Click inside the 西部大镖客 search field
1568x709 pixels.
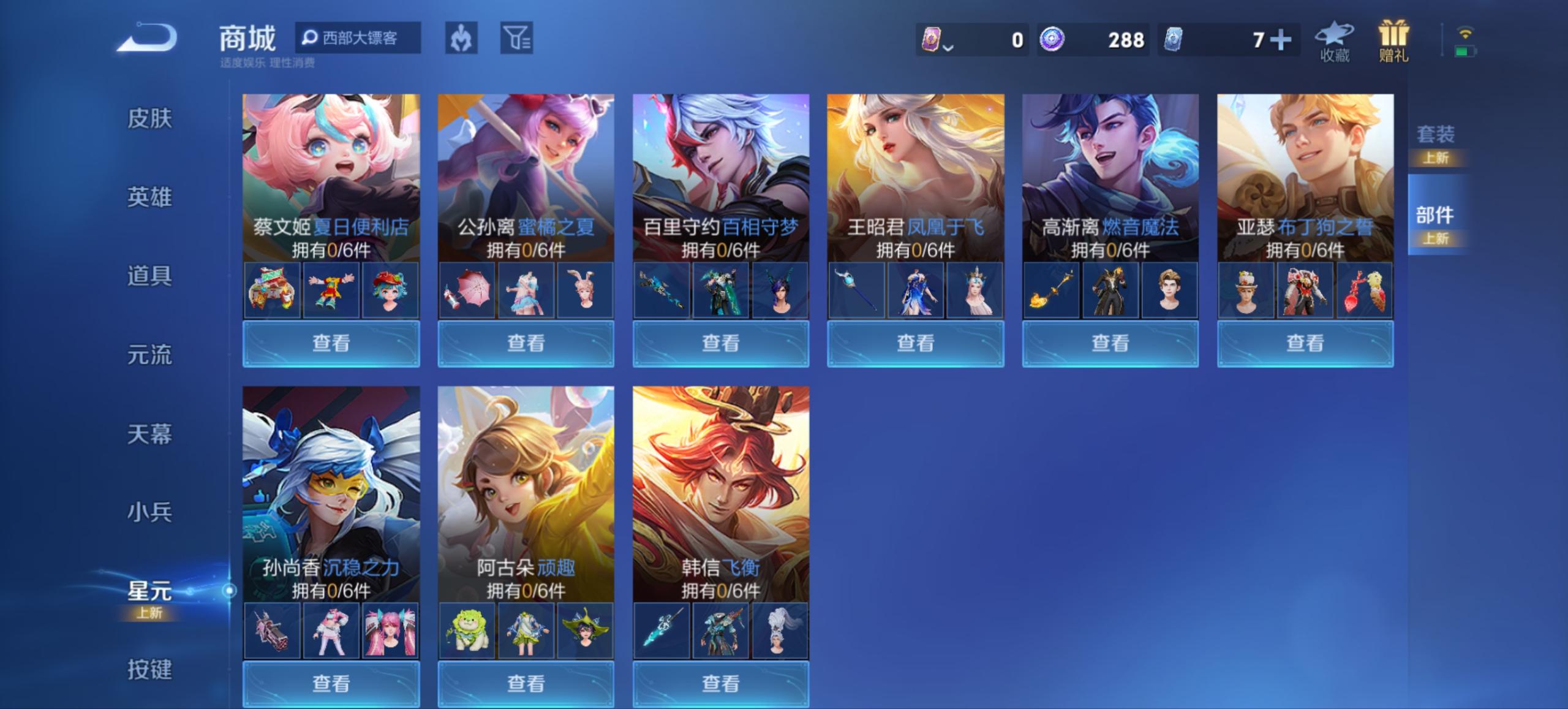(361, 37)
